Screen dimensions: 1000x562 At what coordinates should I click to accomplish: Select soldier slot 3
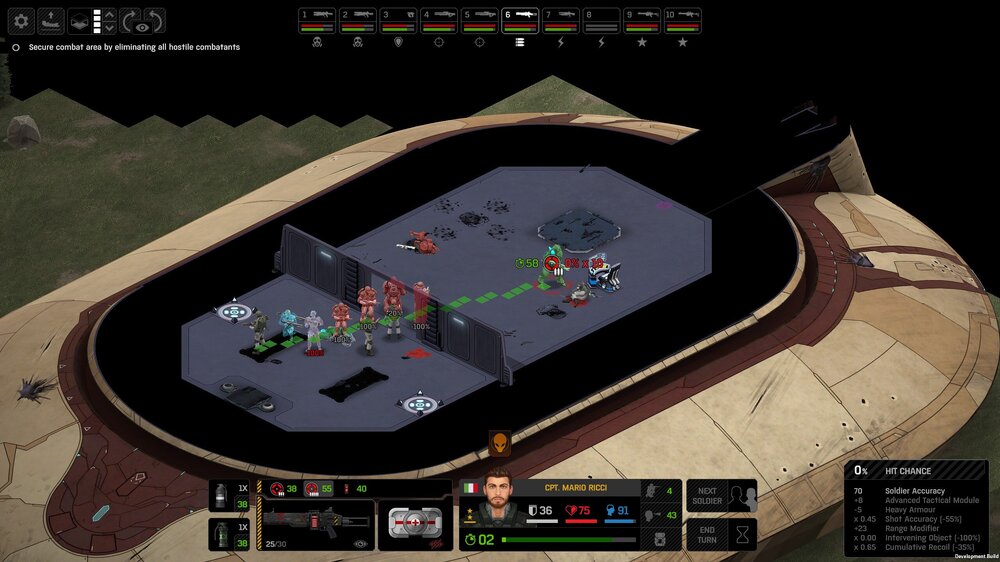[x=398, y=20]
